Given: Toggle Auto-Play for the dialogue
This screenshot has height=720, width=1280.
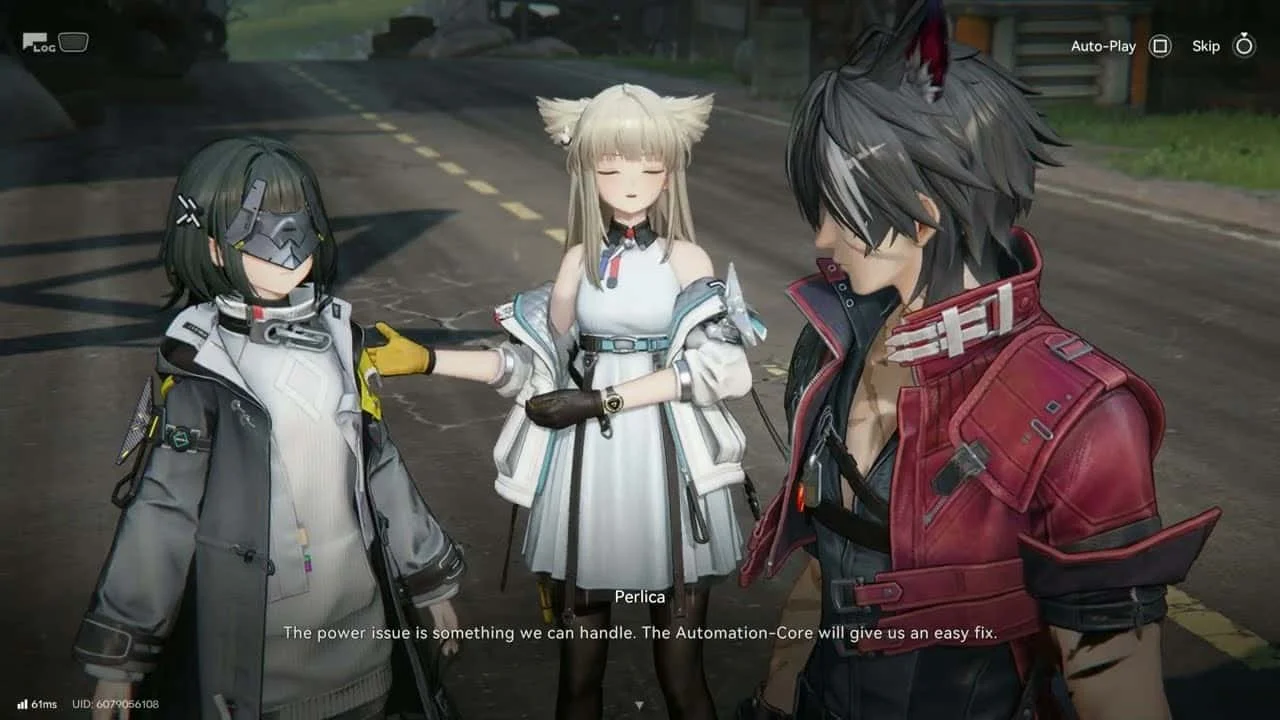Looking at the screenshot, I should click(1159, 46).
